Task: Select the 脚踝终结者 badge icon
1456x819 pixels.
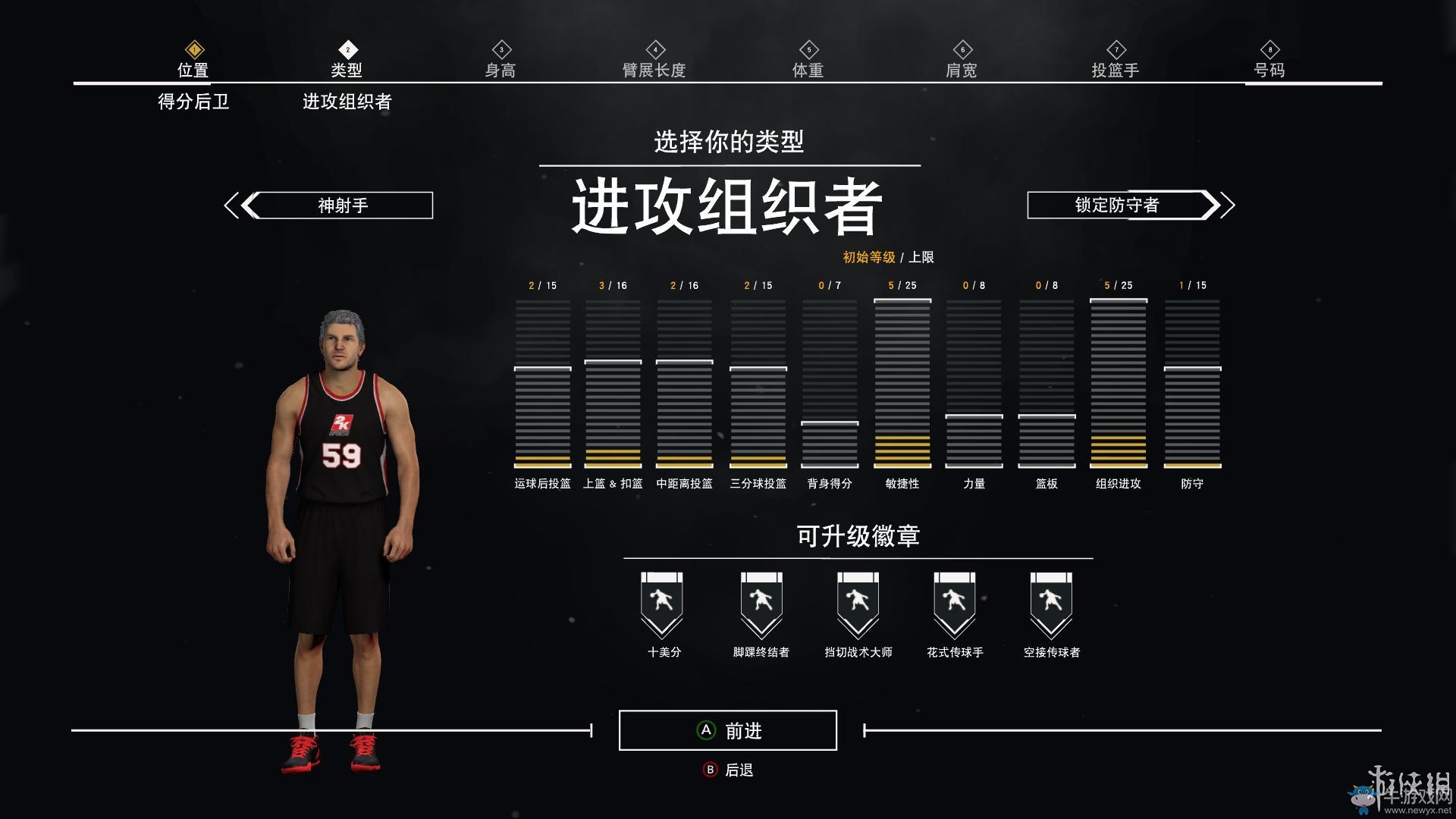Action: pos(760,603)
